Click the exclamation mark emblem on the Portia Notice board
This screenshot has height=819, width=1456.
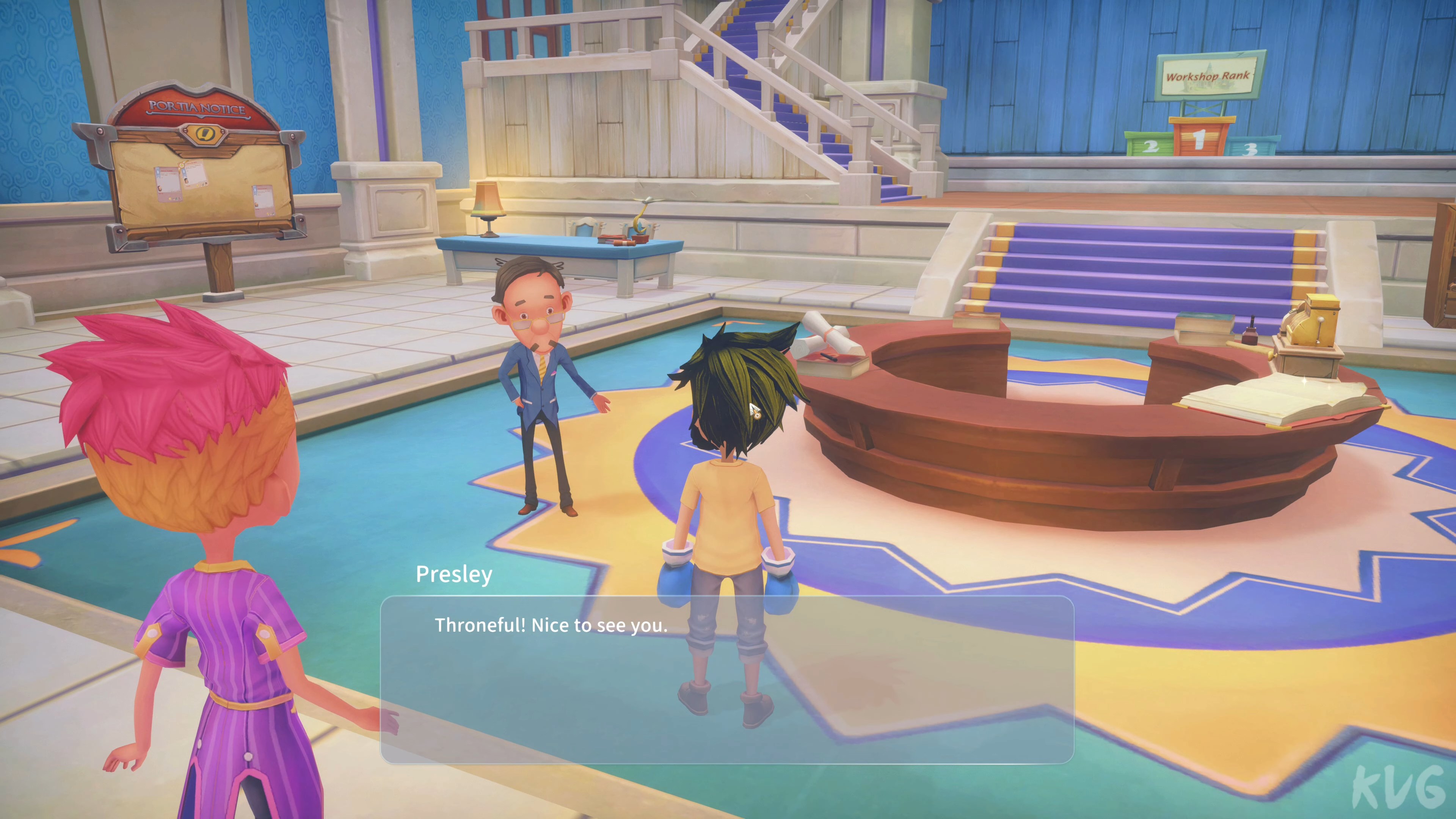205,136
